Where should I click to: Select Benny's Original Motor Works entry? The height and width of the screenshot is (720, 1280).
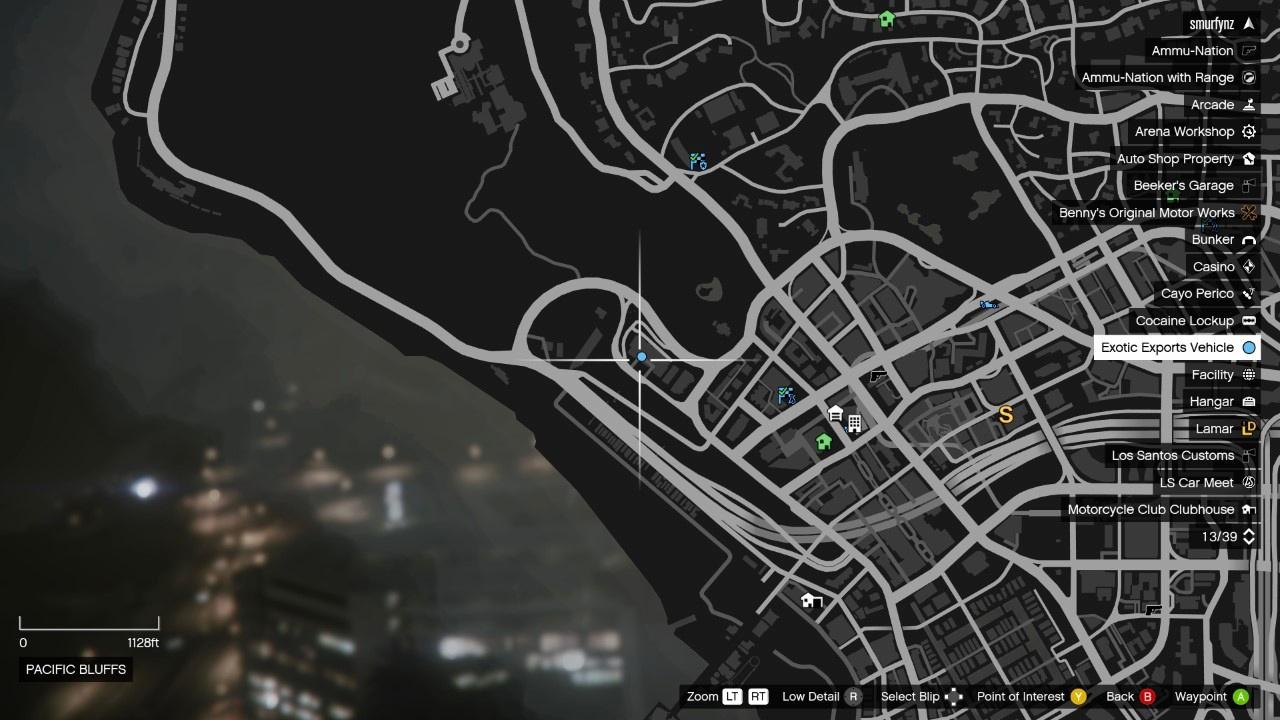1156,213
